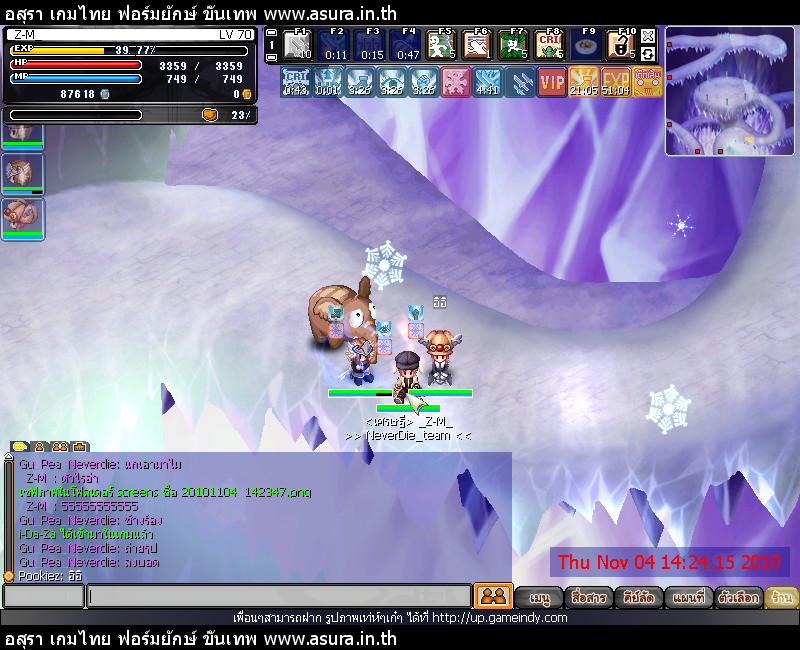The image size is (800, 650).
Task: Click the orange two-person friends button
Action: [493, 596]
